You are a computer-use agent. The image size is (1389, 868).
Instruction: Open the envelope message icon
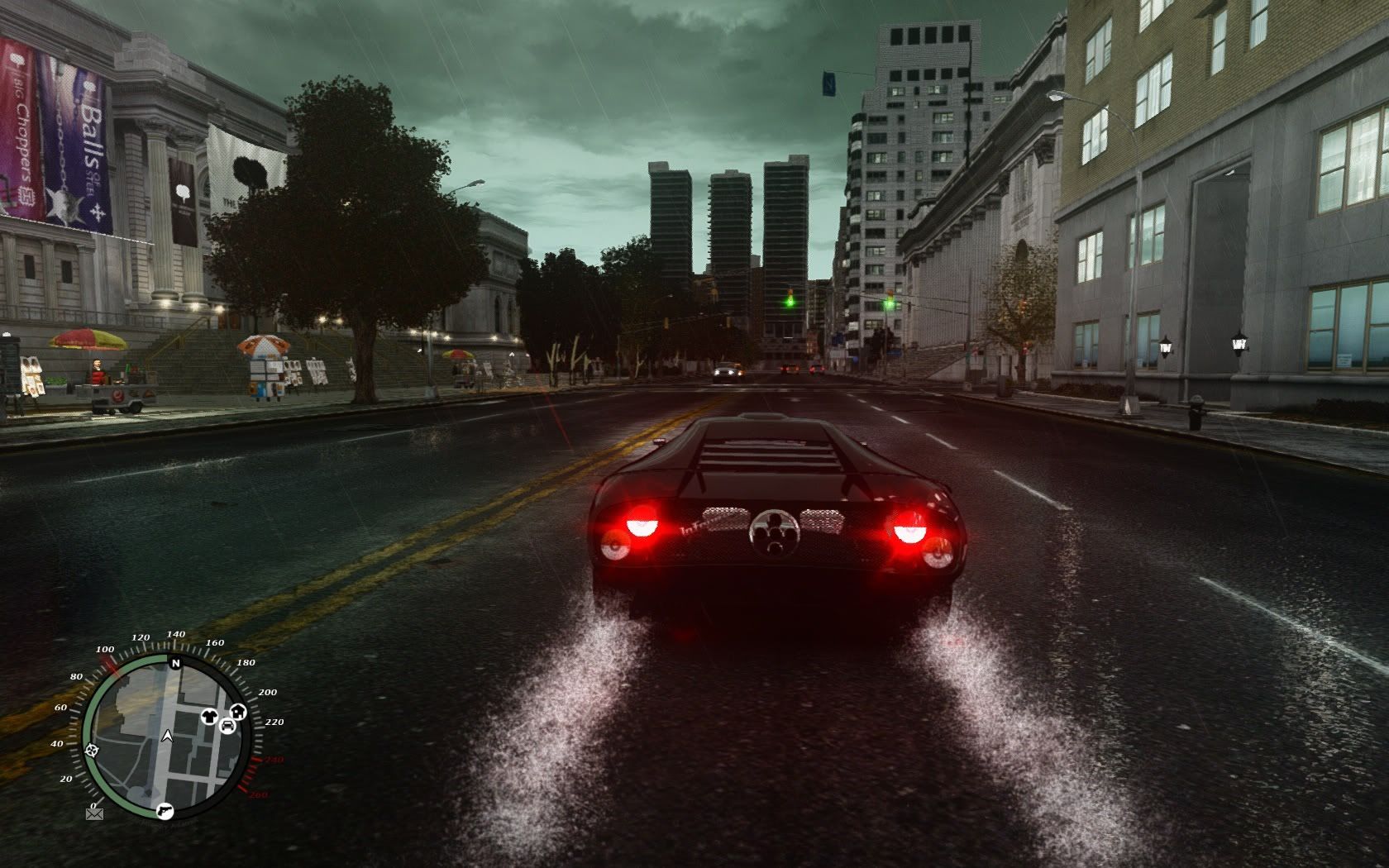[x=93, y=814]
